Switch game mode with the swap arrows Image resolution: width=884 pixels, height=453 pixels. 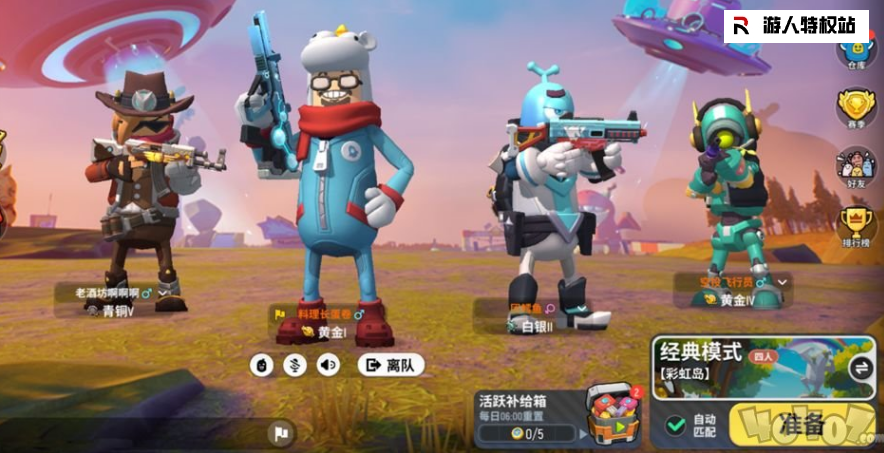pos(861,367)
